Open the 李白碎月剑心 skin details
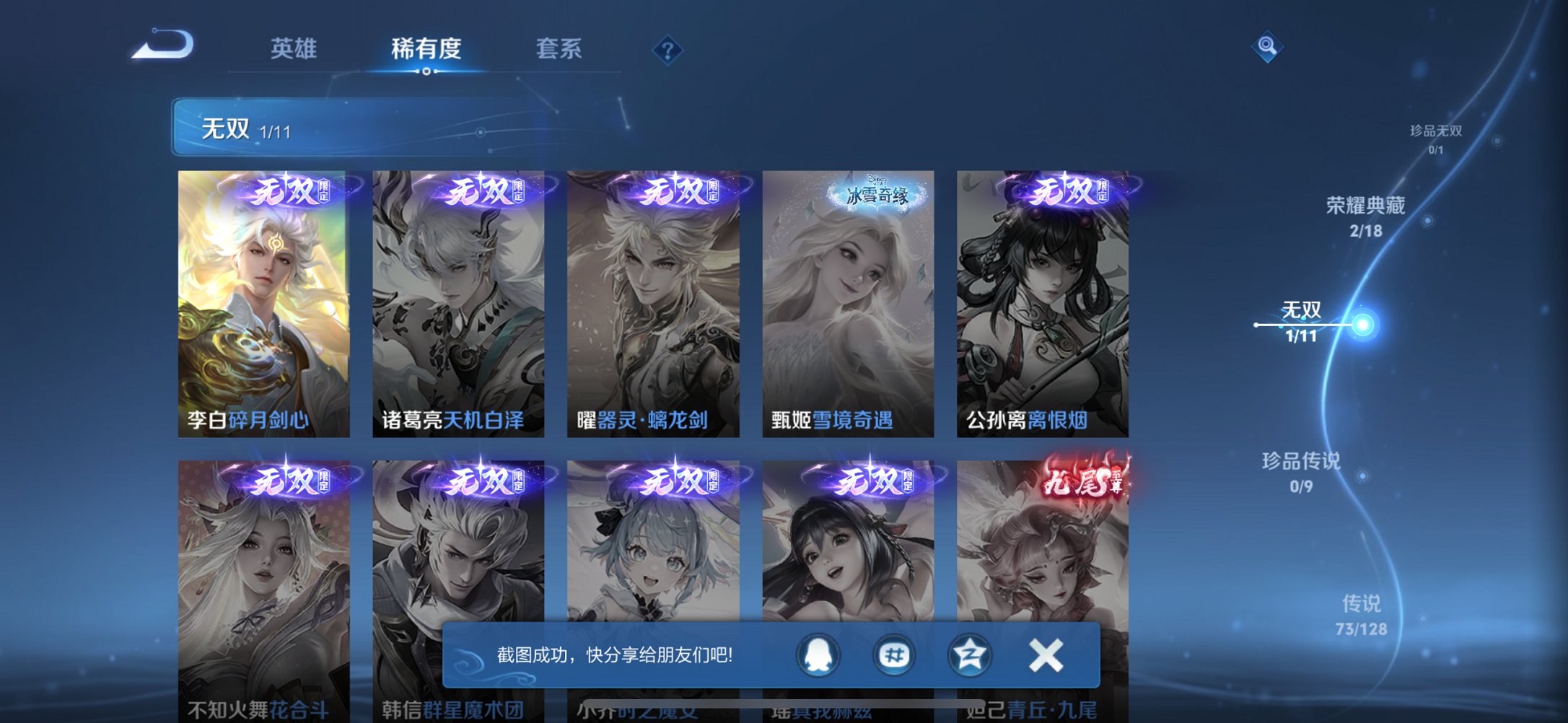Image resolution: width=1568 pixels, height=723 pixels. click(x=267, y=303)
